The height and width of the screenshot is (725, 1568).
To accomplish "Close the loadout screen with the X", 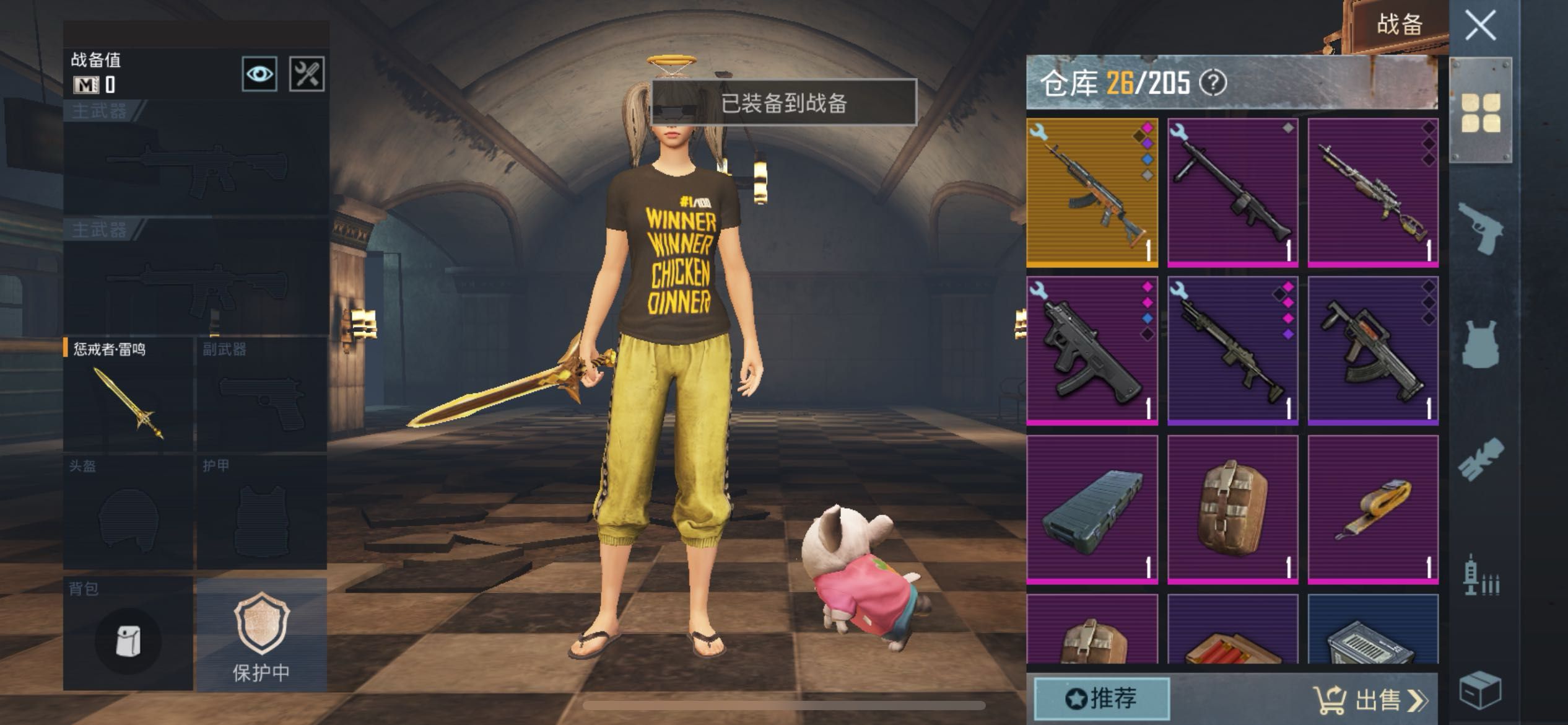I will tap(1480, 26).
